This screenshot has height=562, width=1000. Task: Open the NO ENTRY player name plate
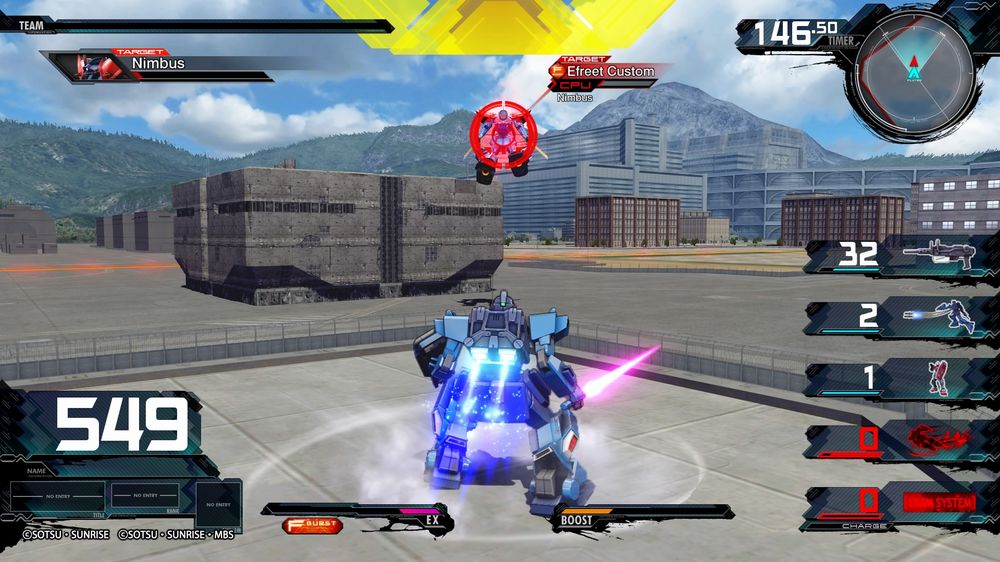tap(59, 494)
